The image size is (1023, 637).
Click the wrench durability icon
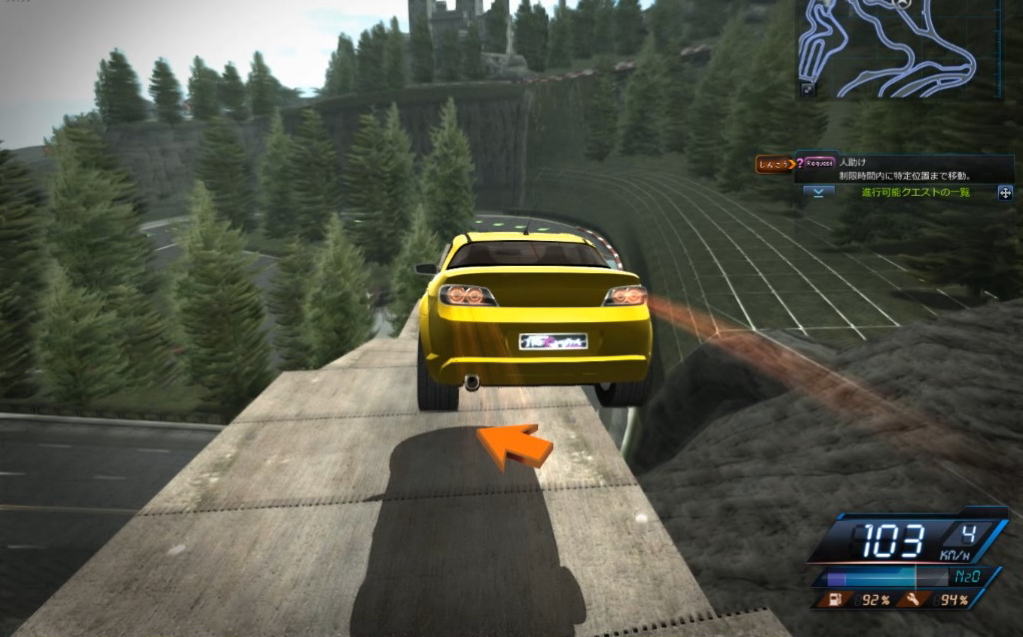[915, 600]
